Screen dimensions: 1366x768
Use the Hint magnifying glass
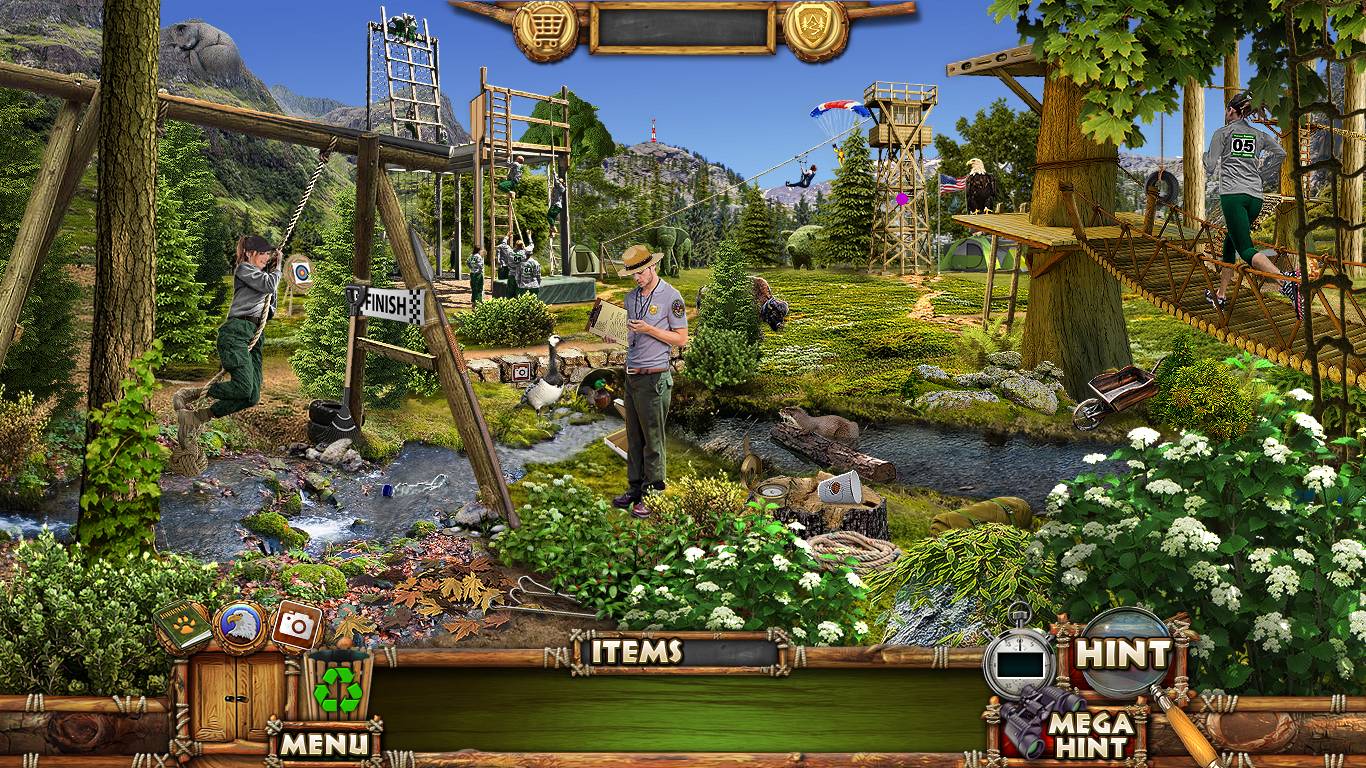point(1123,653)
